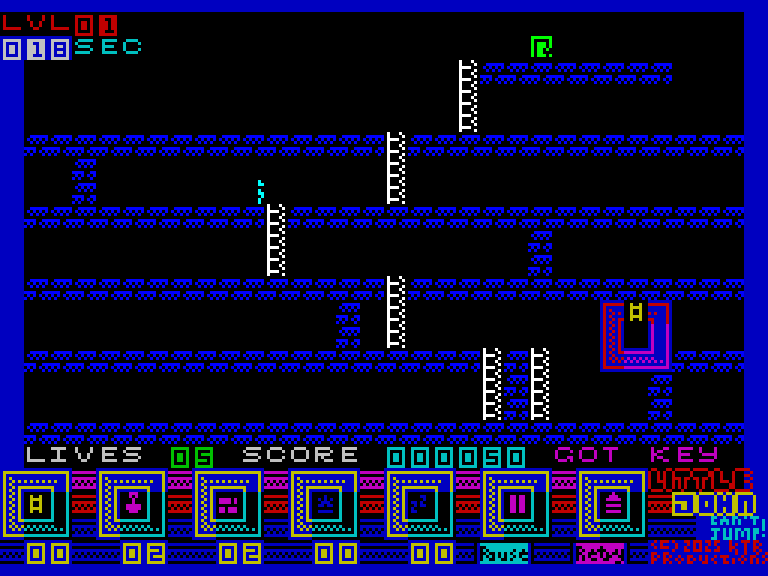Select the yellow ladder item slot
This screenshot has height=576, width=768.
[36, 504]
